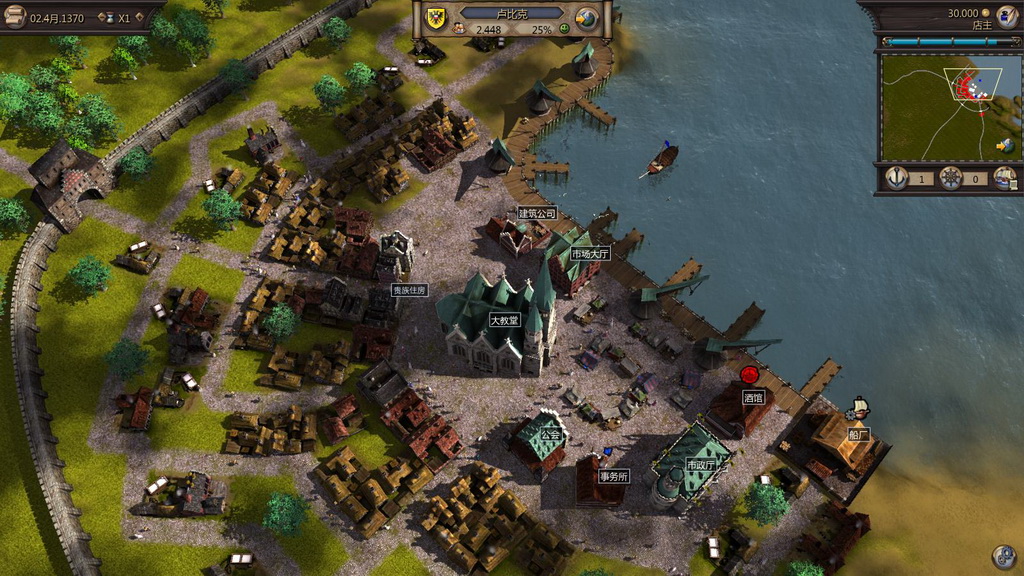The width and height of the screenshot is (1024, 576).
Task: Select the ship's wheel convoy button
Action: (951, 178)
